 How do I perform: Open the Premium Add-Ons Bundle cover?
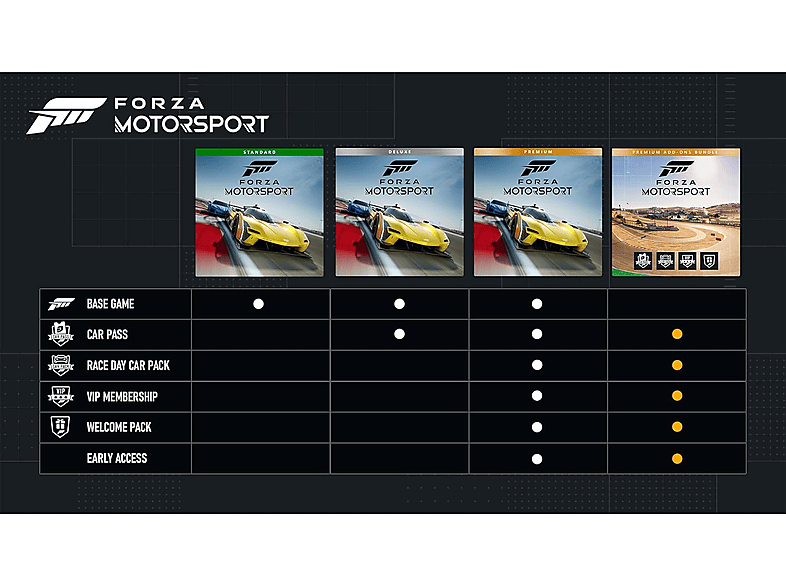[x=677, y=212]
